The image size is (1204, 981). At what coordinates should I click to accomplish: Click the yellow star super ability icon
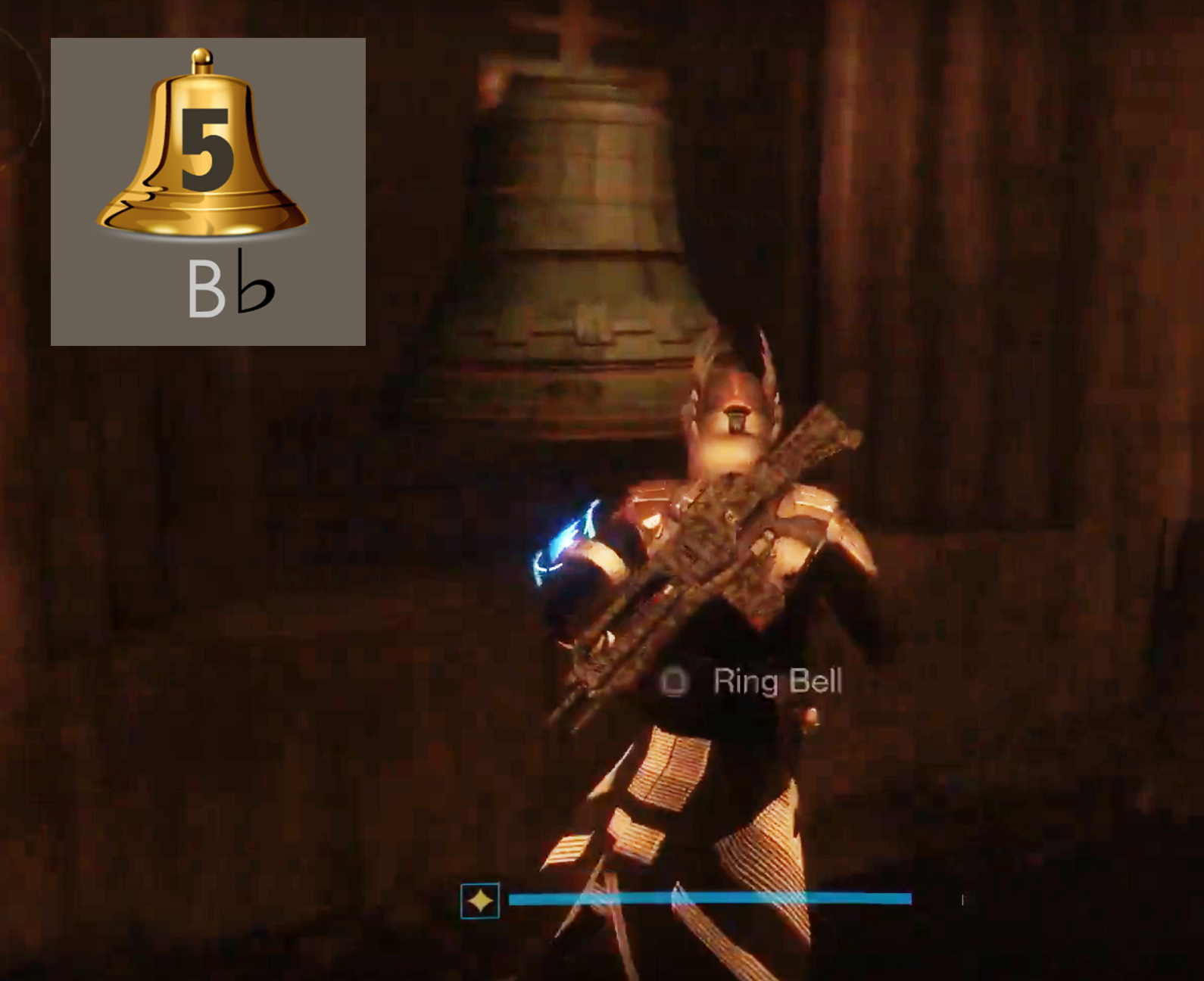pyautogui.click(x=480, y=901)
